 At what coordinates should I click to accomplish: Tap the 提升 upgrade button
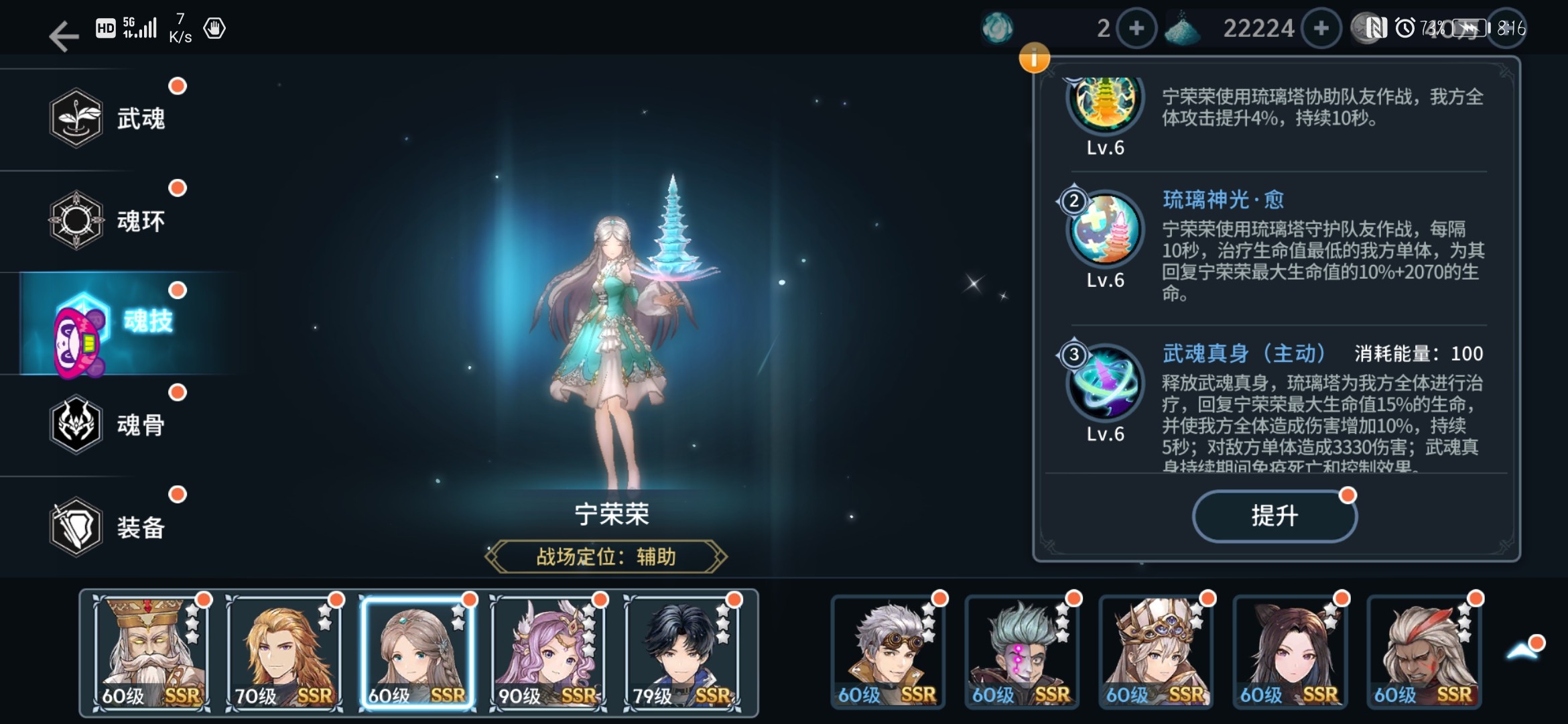pyautogui.click(x=1274, y=516)
